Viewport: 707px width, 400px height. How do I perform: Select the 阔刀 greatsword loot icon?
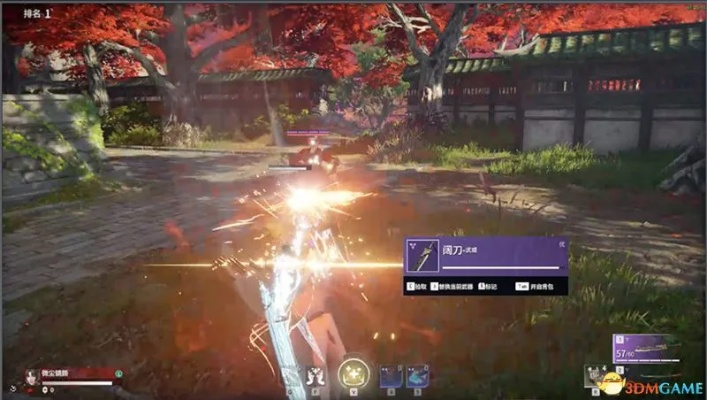(x=423, y=256)
